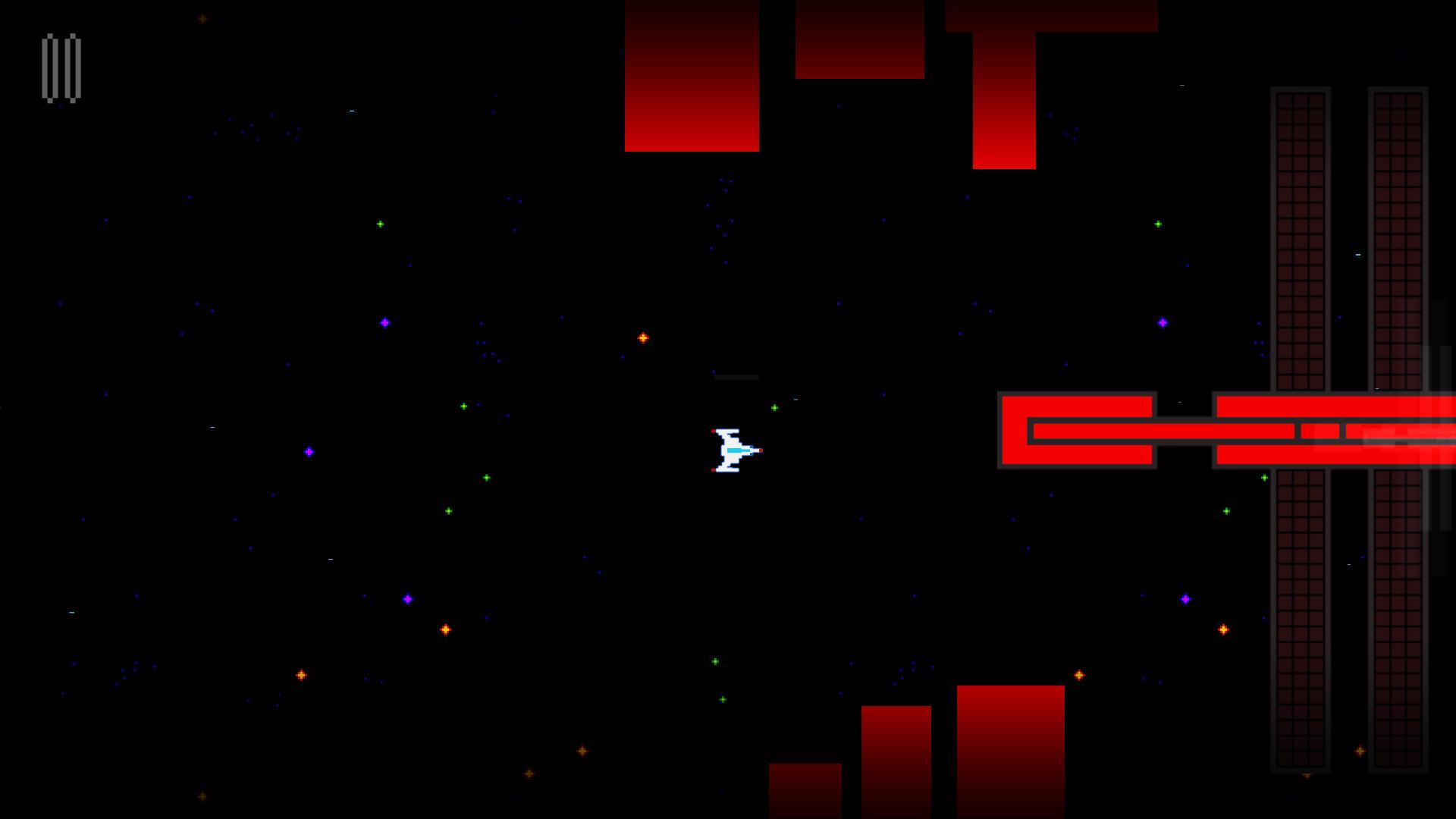
Task: Collect the green star above the ship
Action: 773,407
